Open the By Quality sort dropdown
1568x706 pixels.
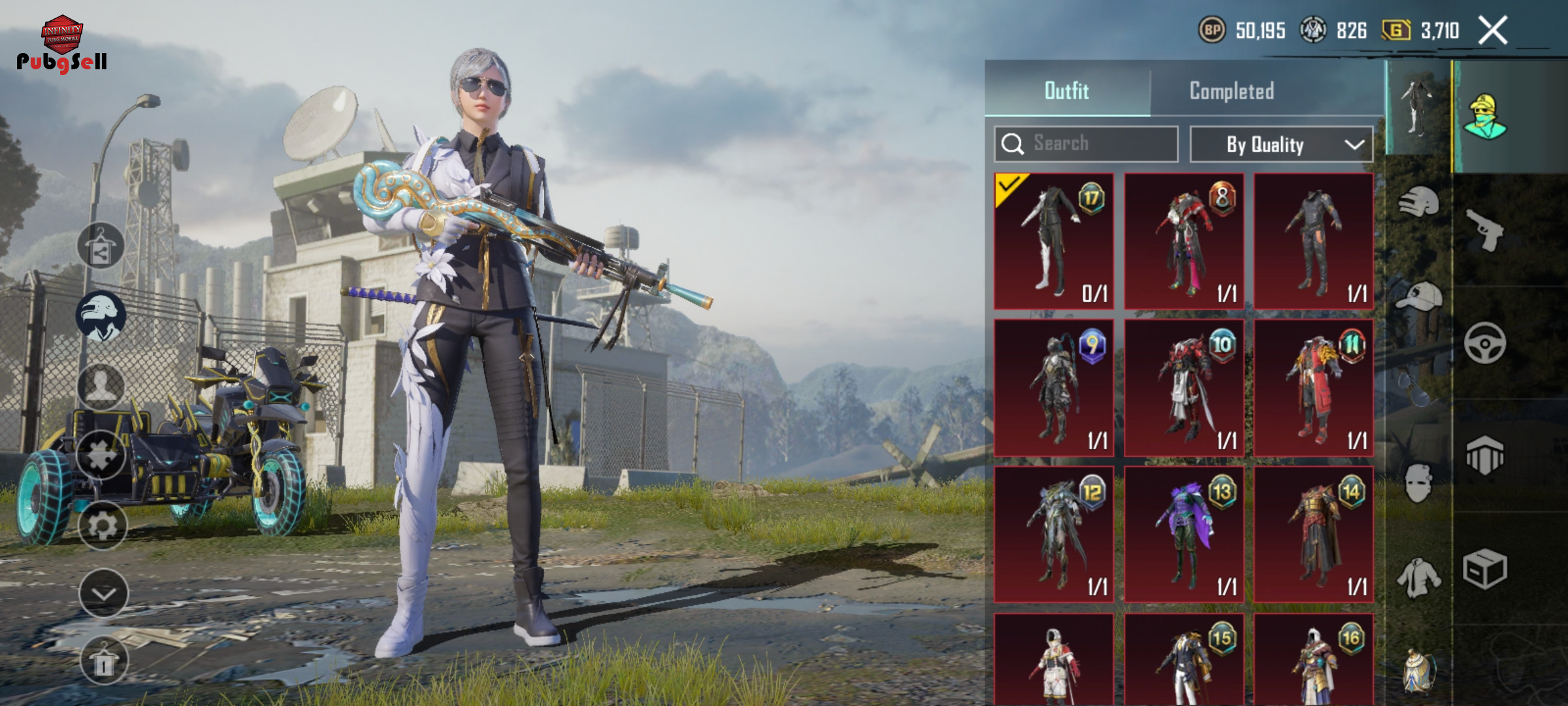pos(1281,144)
